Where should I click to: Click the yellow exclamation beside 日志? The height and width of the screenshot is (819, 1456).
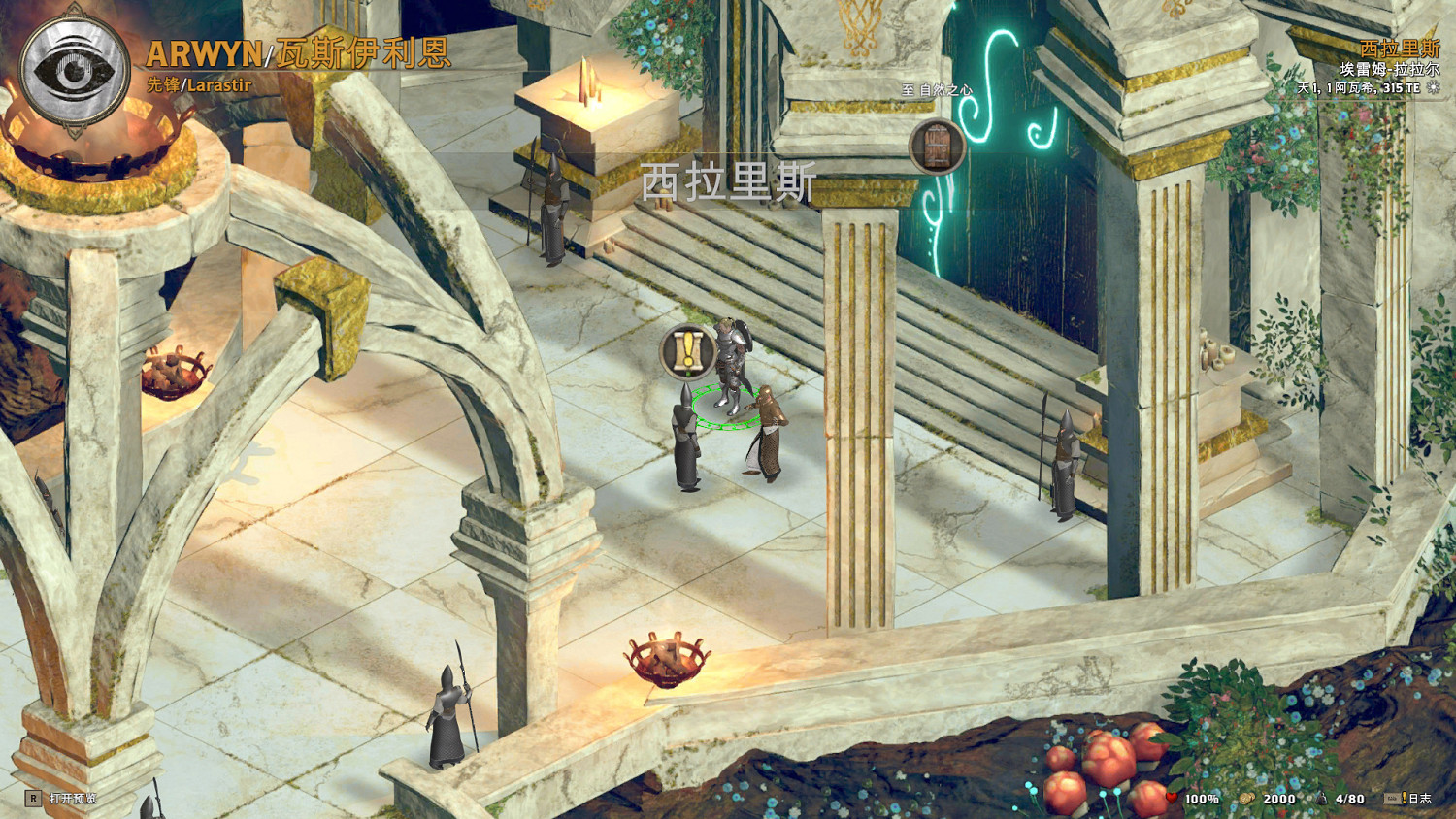click(1404, 799)
